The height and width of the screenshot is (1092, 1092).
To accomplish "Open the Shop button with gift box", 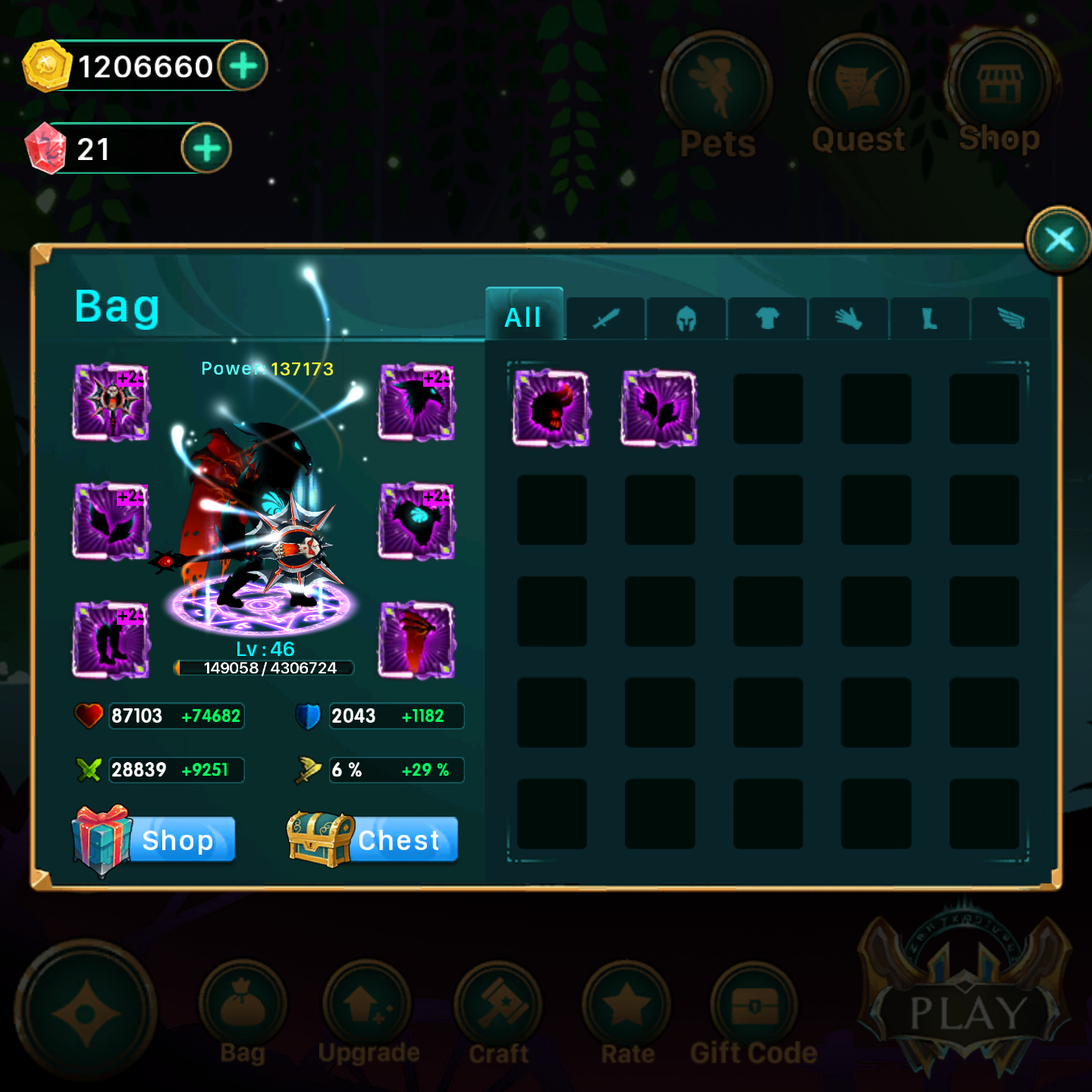I will [155, 839].
